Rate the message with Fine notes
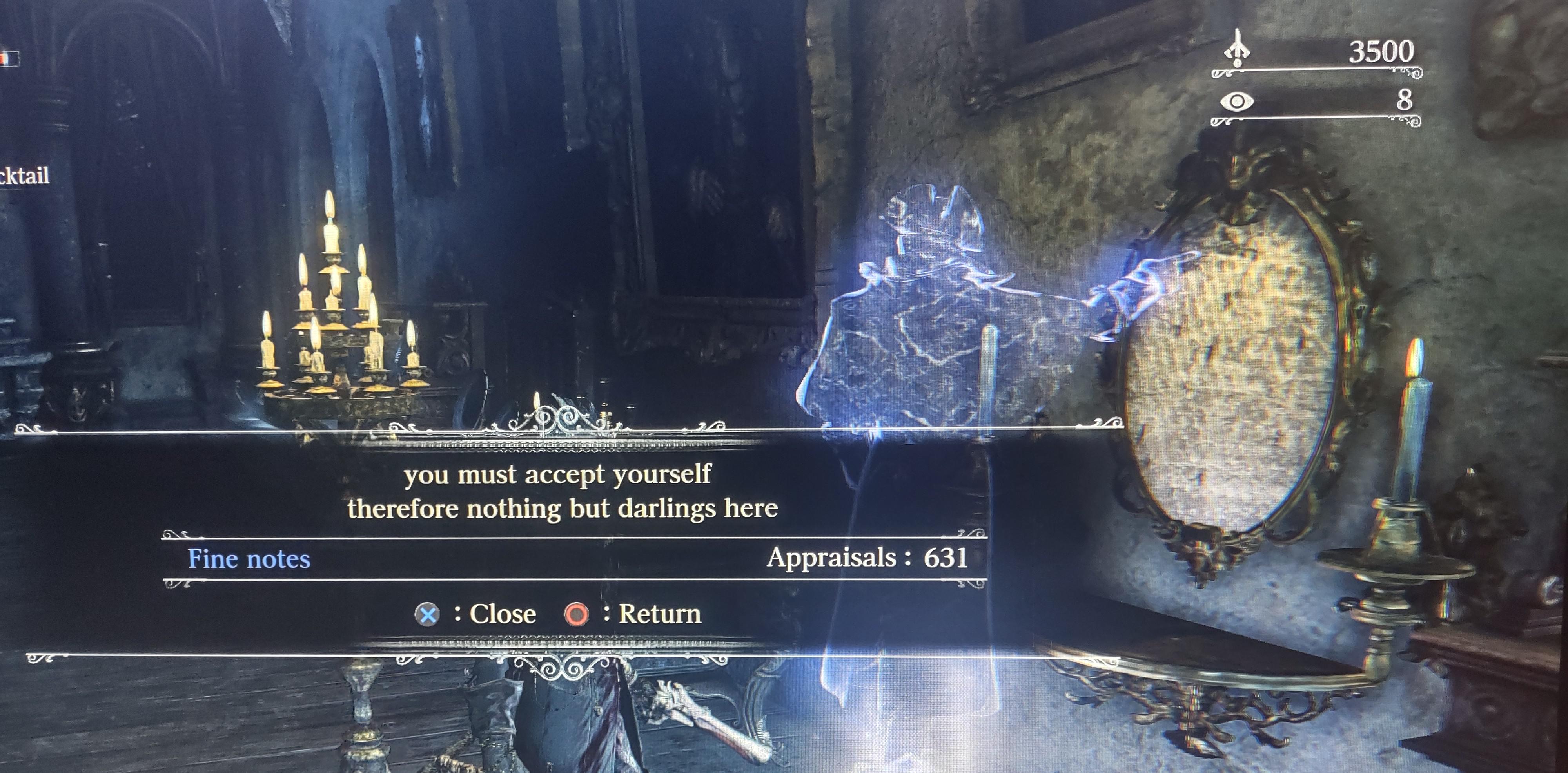Screen dimensions: 1568x773 tap(249, 559)
